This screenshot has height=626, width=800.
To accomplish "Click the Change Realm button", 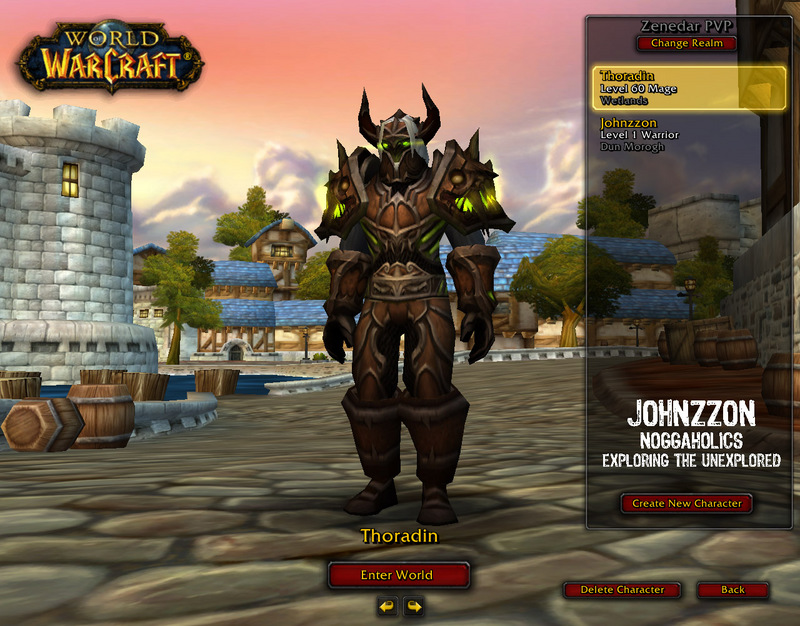I will (686, 43).
